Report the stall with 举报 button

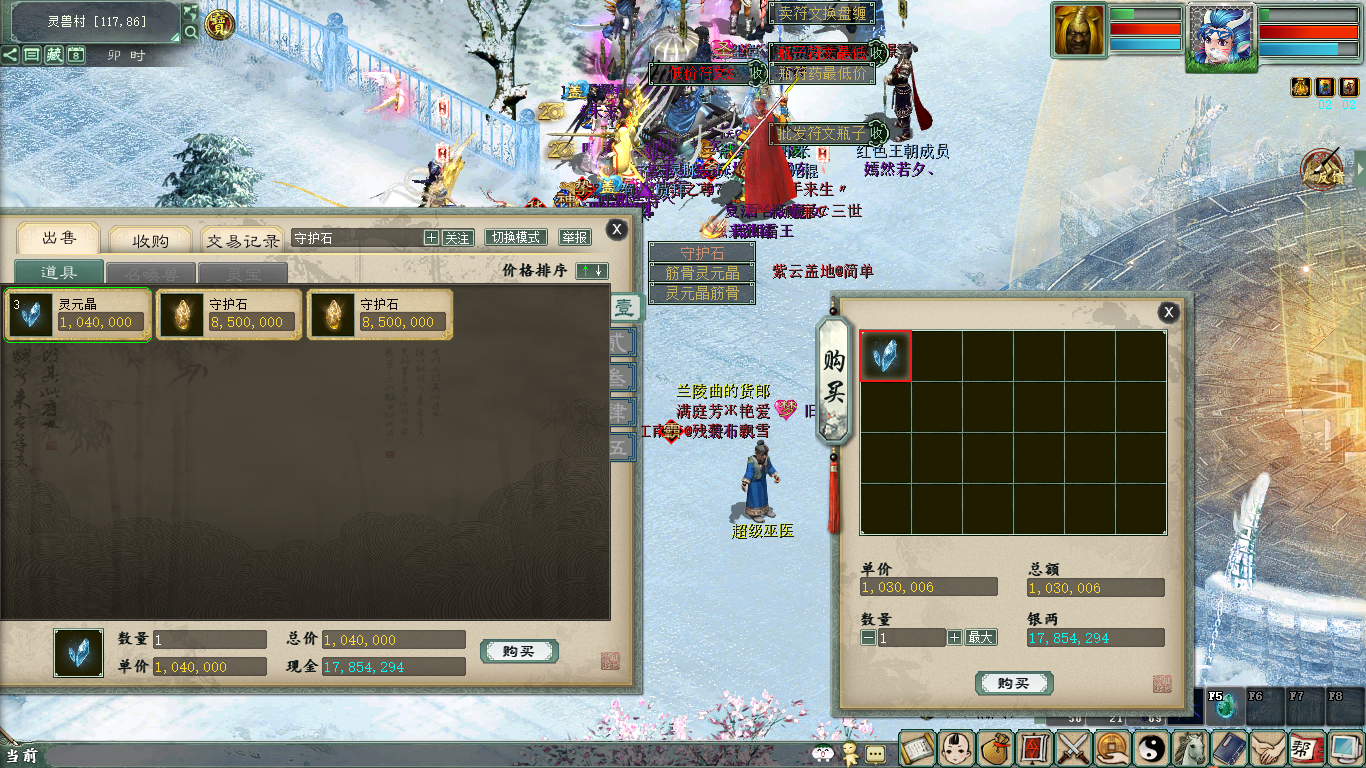(x=575, y=238)
